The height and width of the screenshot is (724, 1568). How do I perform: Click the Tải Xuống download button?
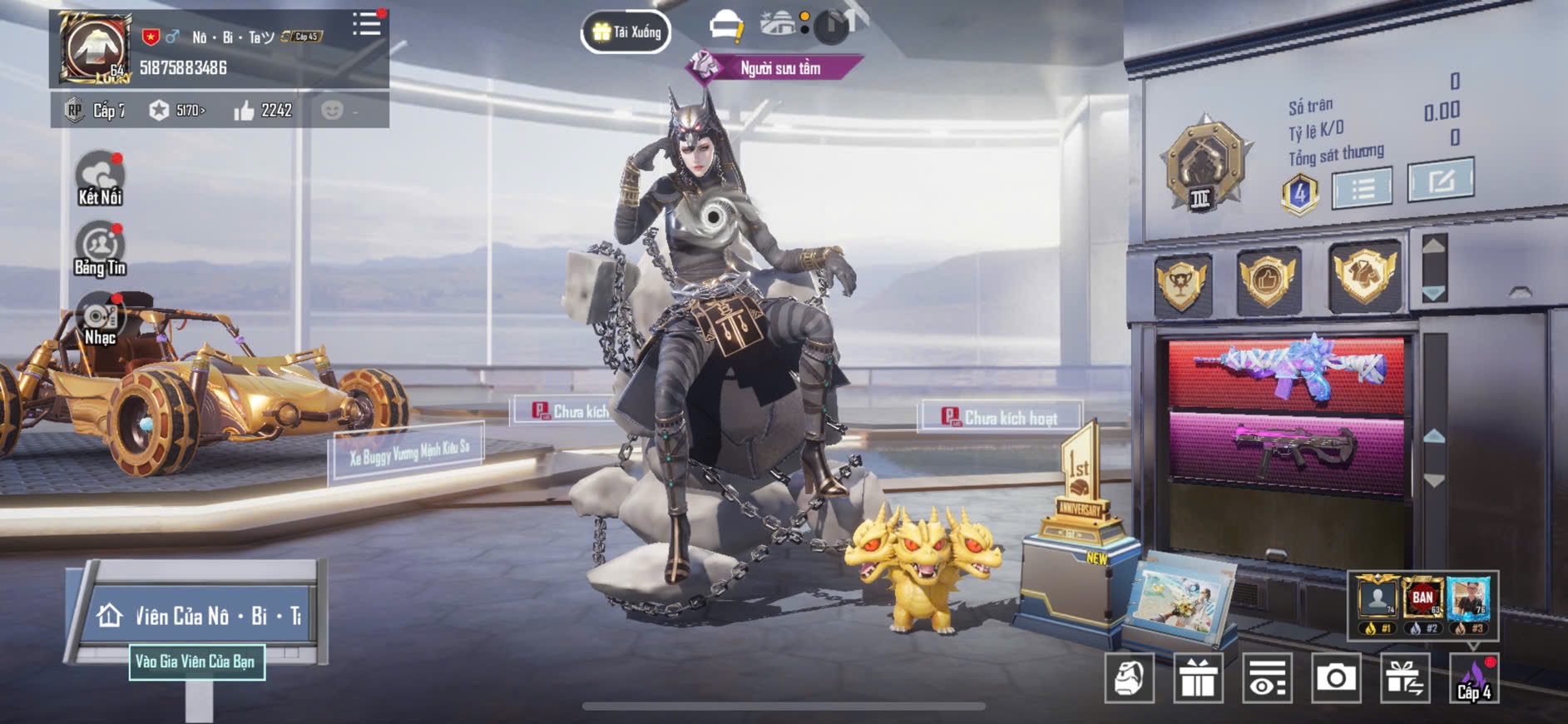(x=626, y=32)
